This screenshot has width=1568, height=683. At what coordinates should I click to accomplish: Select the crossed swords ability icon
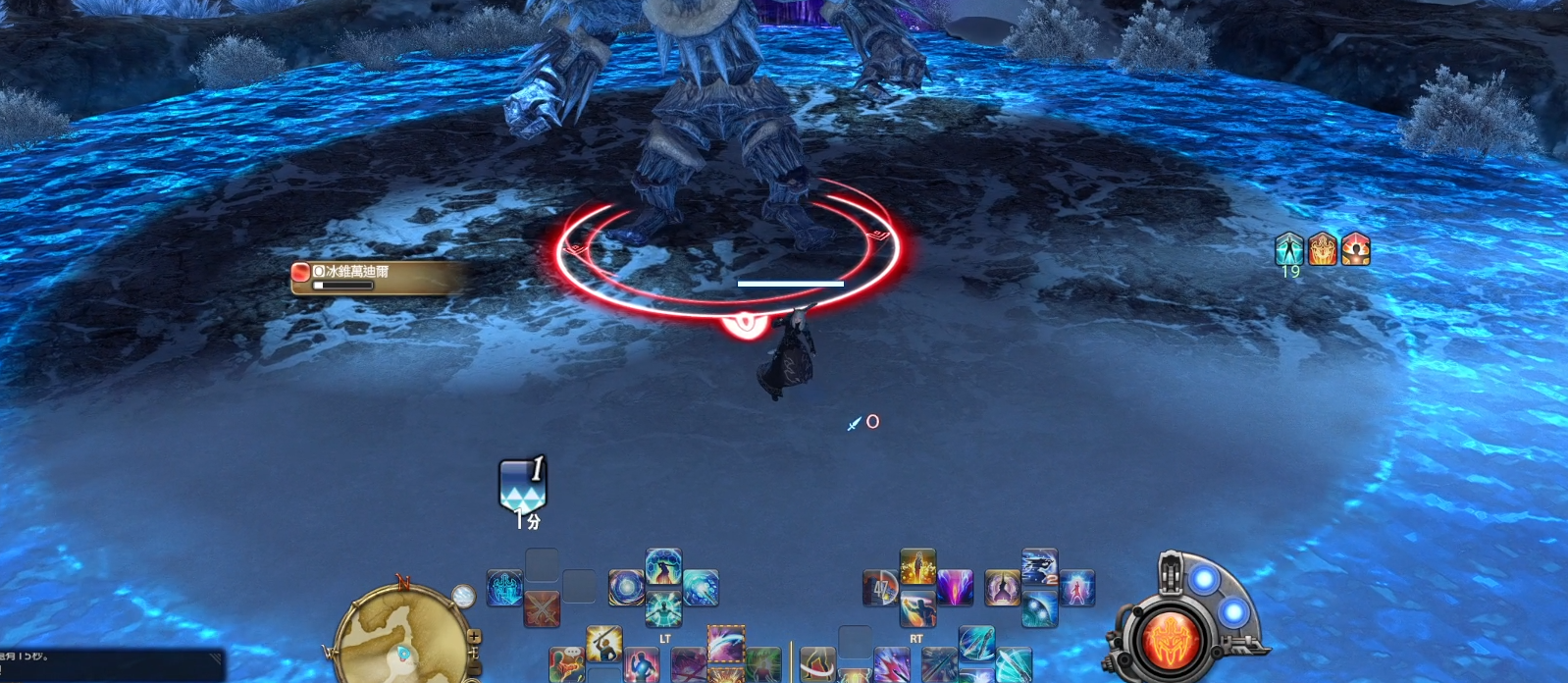(542, 609)
